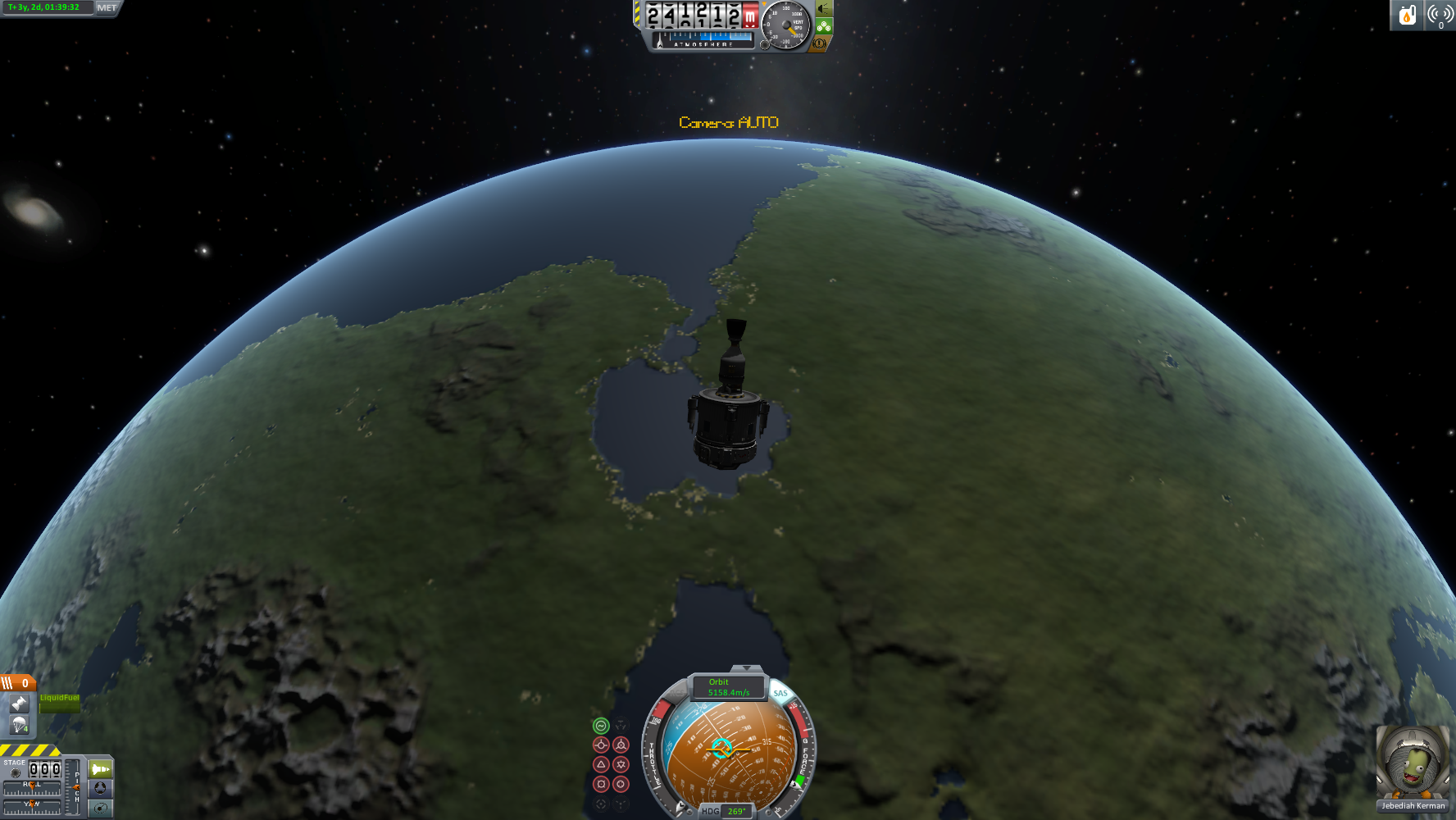
Task: Toggle the lights action button
Action: click(x=824, y=9)
